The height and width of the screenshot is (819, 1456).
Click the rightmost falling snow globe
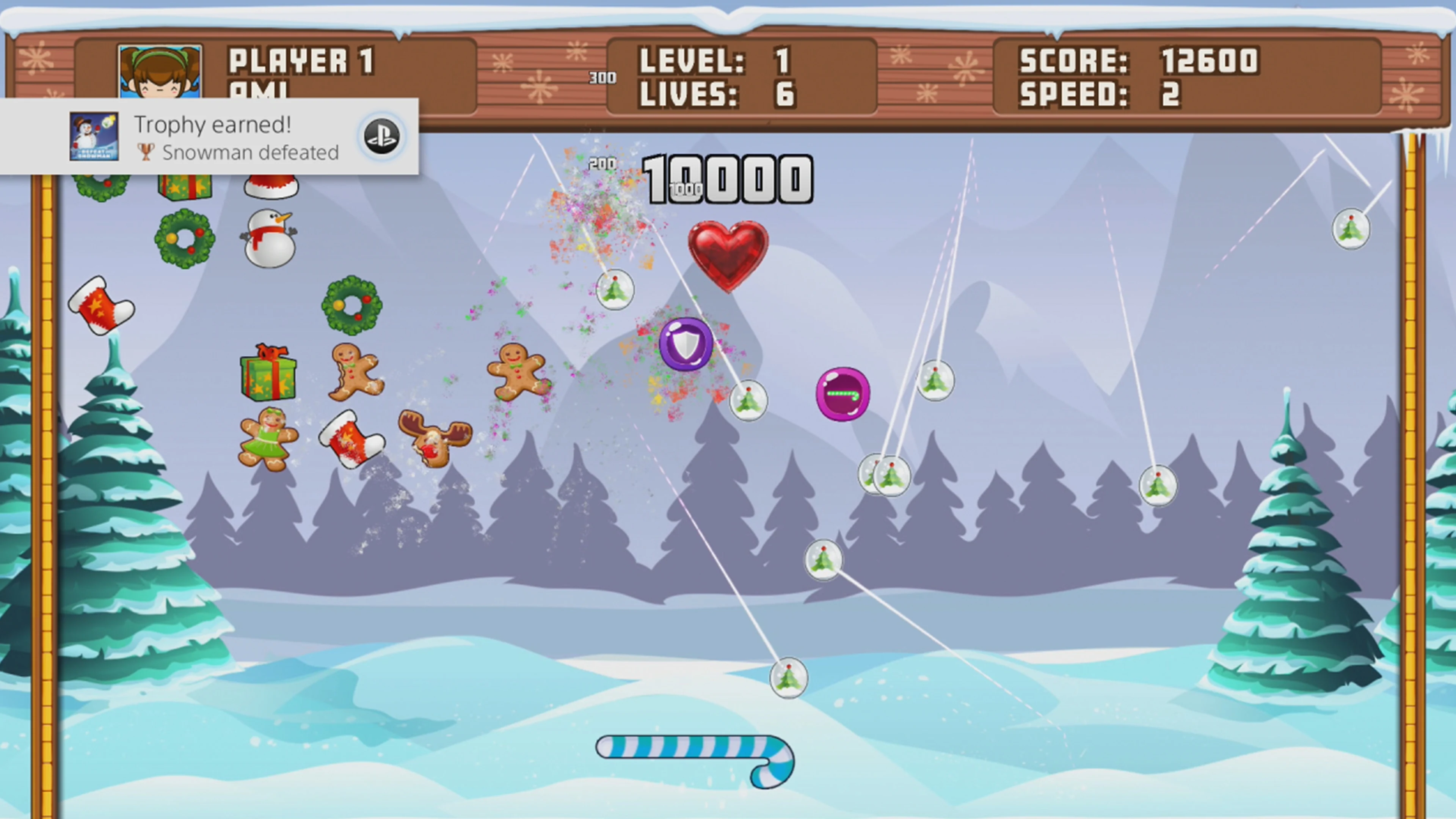(x=1351, y=229)
